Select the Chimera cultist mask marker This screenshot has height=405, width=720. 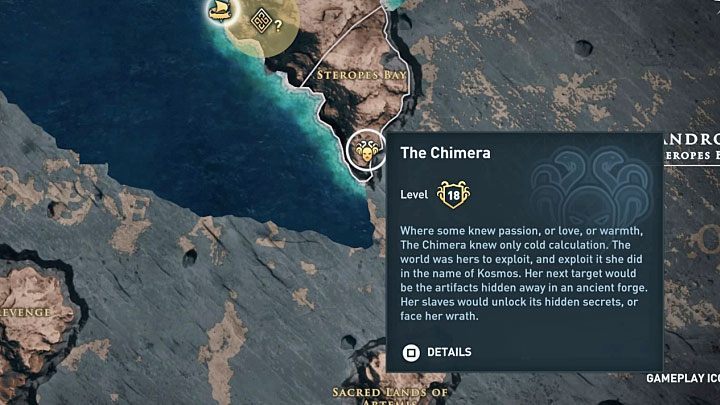365,151
